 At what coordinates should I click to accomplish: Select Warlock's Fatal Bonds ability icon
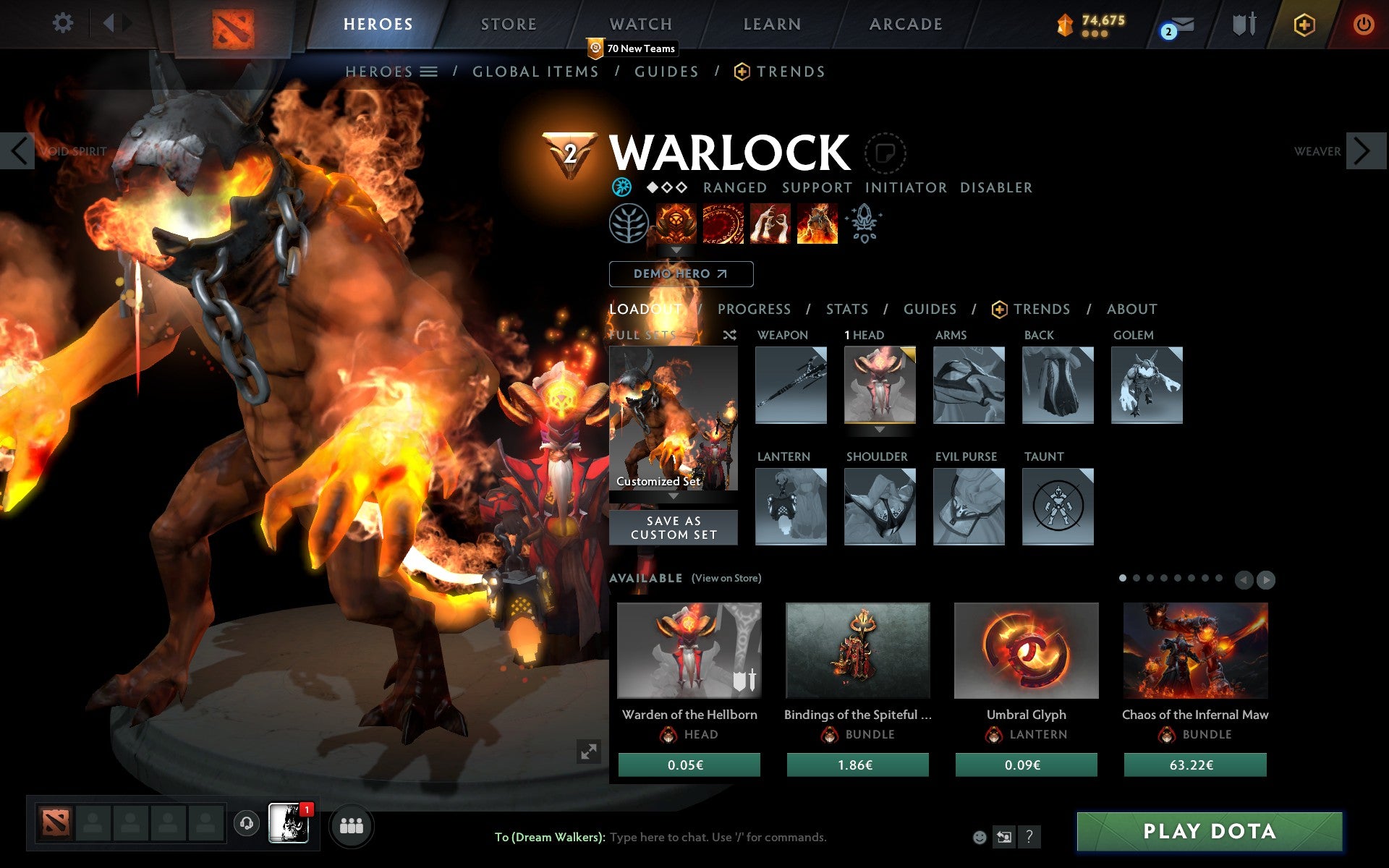(x=676, y=224)
